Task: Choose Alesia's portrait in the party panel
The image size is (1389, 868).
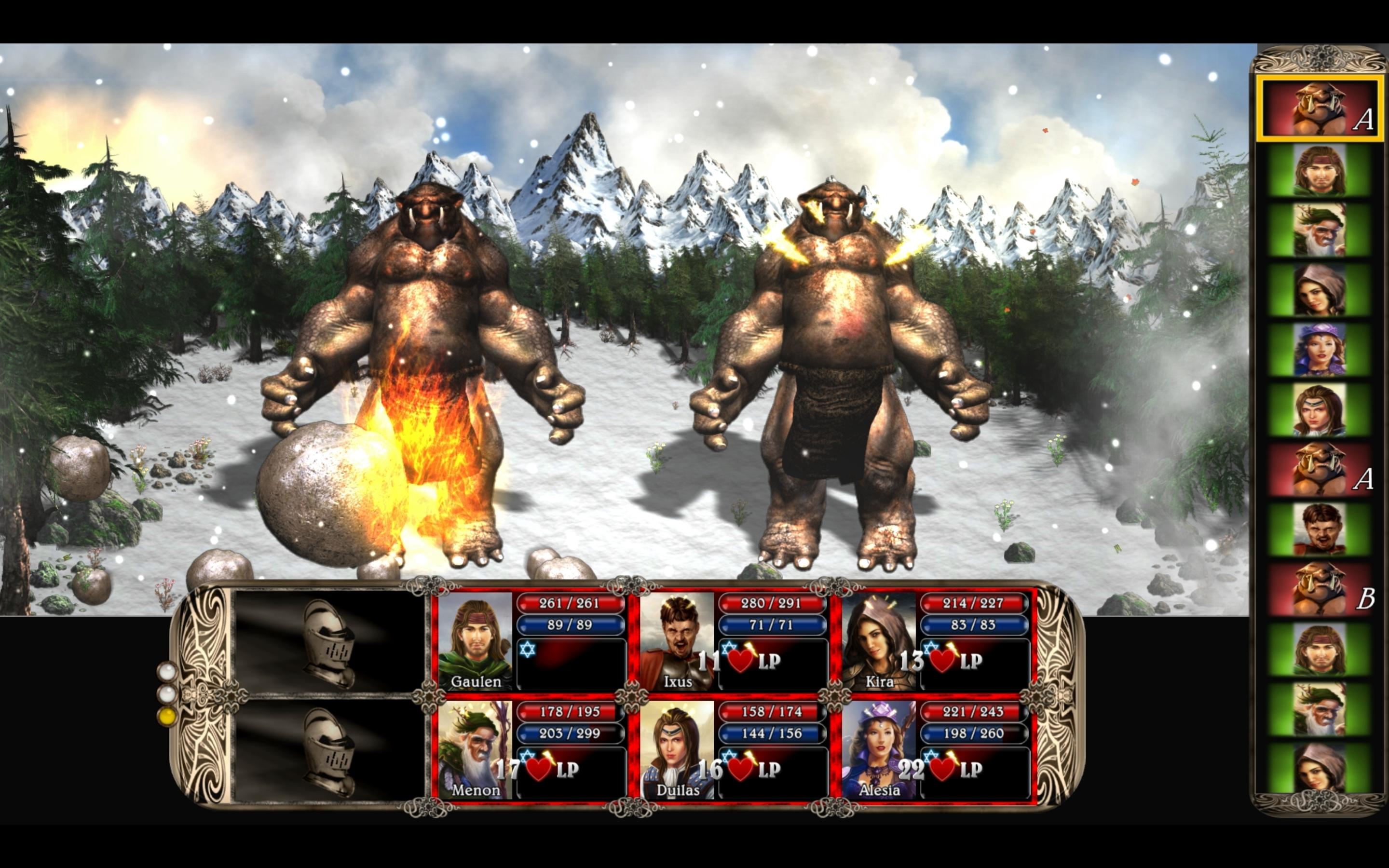Action: click(879, 749)
